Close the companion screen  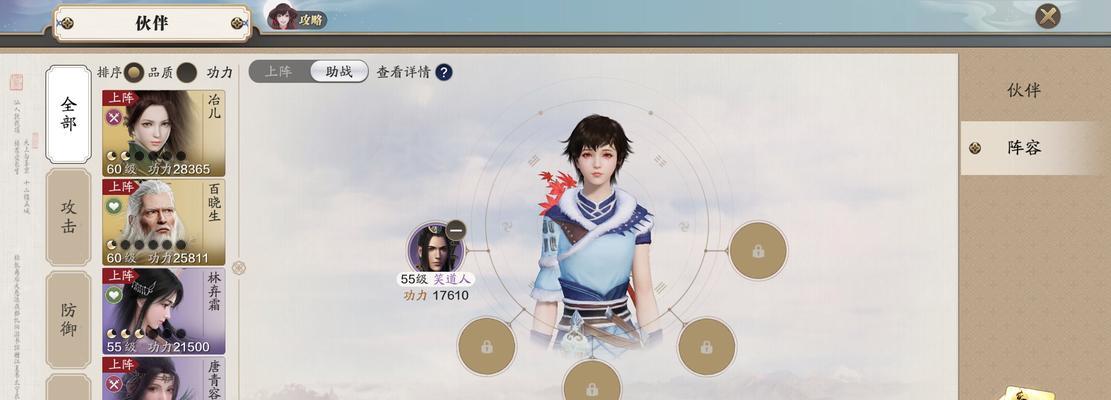tap(1048, 16)
